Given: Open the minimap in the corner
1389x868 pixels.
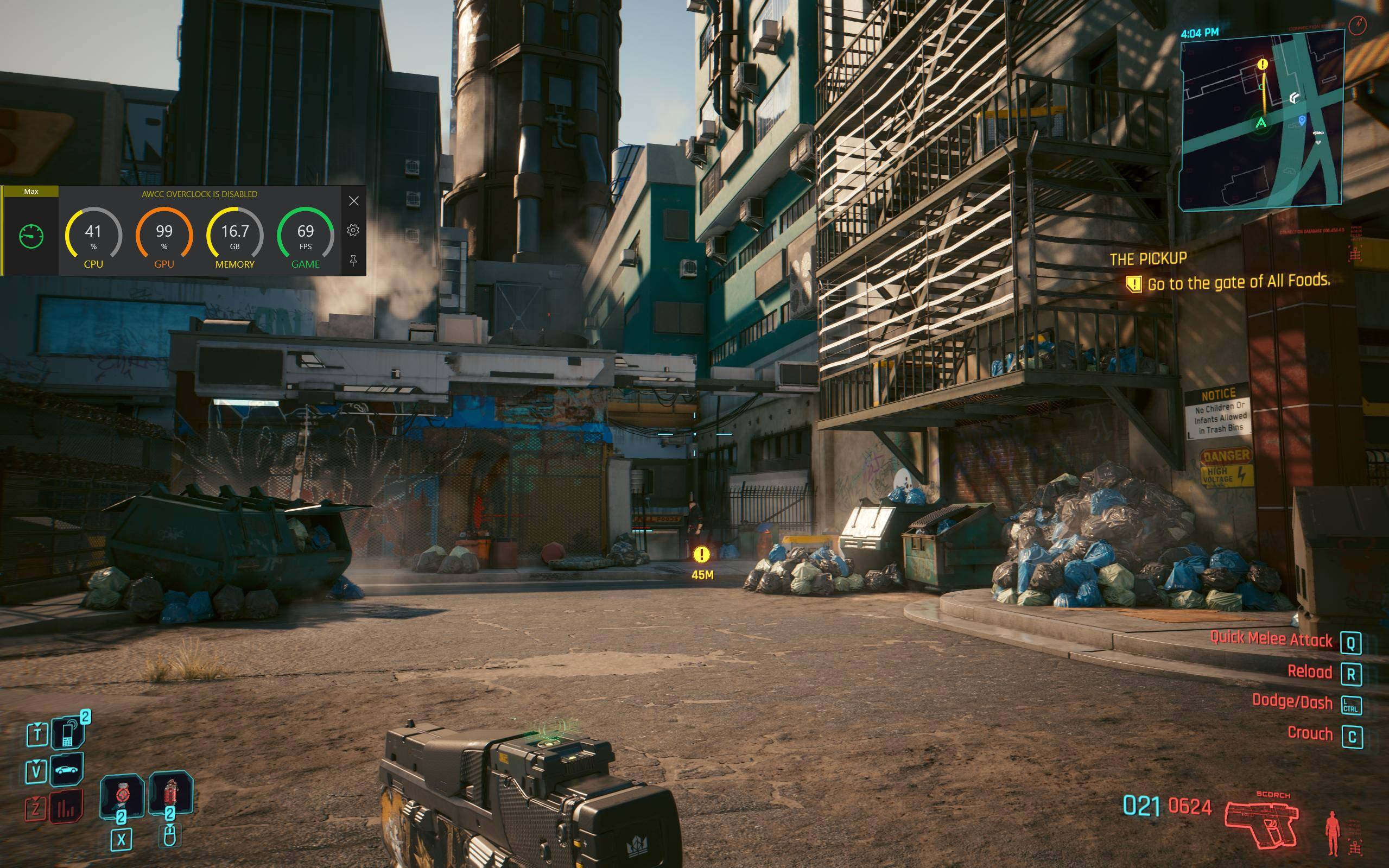Looking at the screenshot, I should point(1261,119).
